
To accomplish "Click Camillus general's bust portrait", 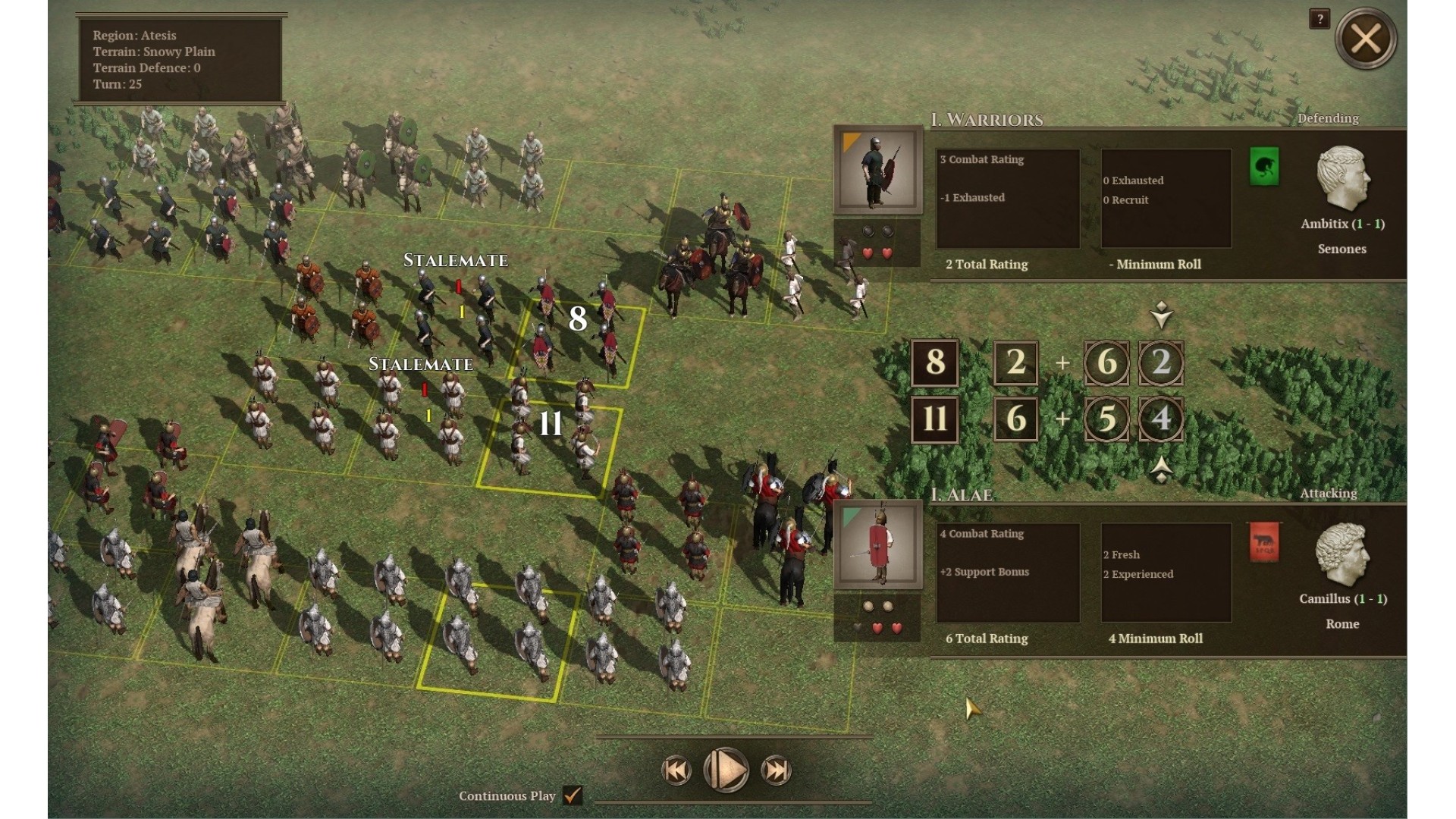I will 1342,555.
